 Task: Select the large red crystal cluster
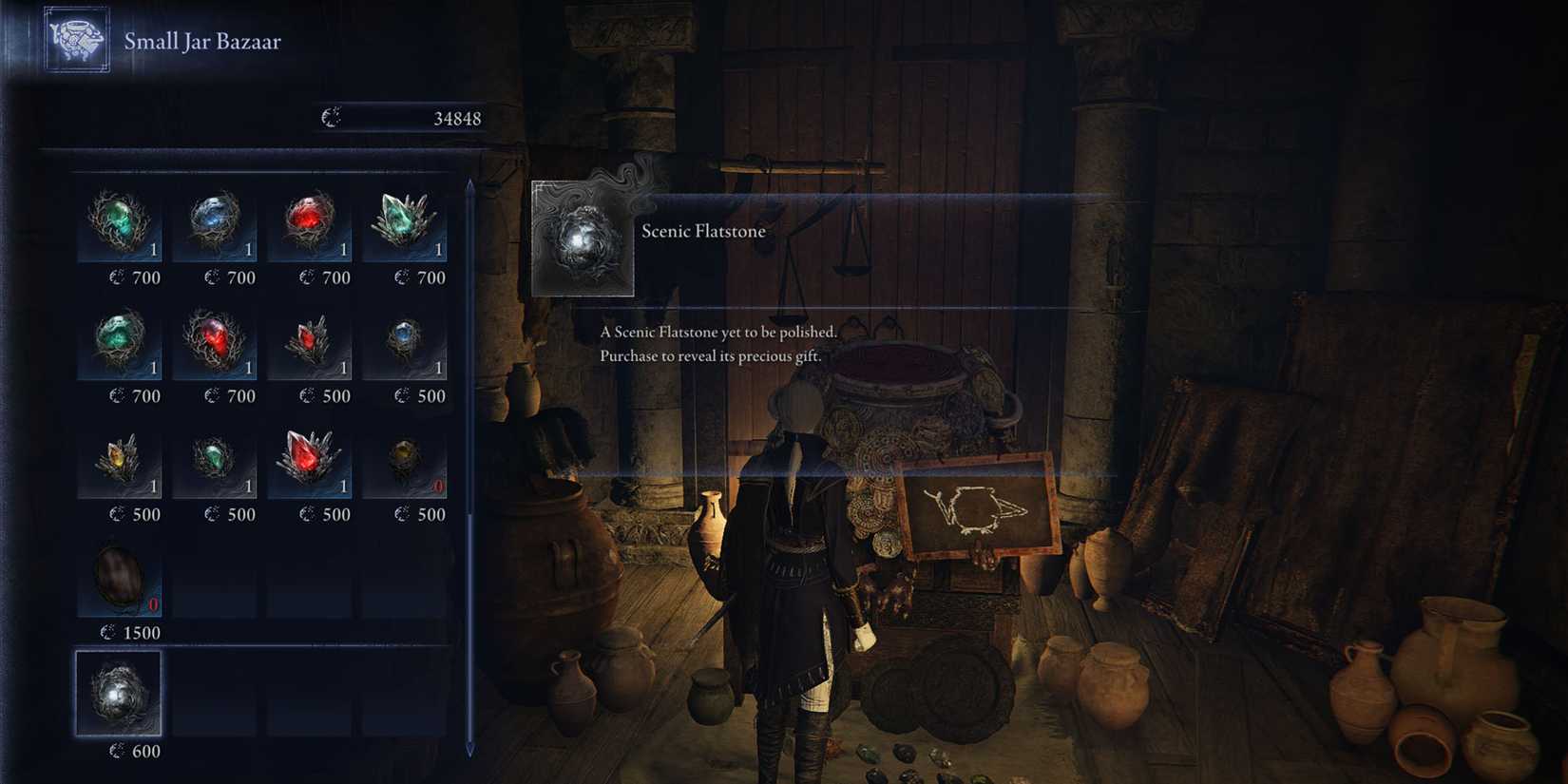(314, 461)
